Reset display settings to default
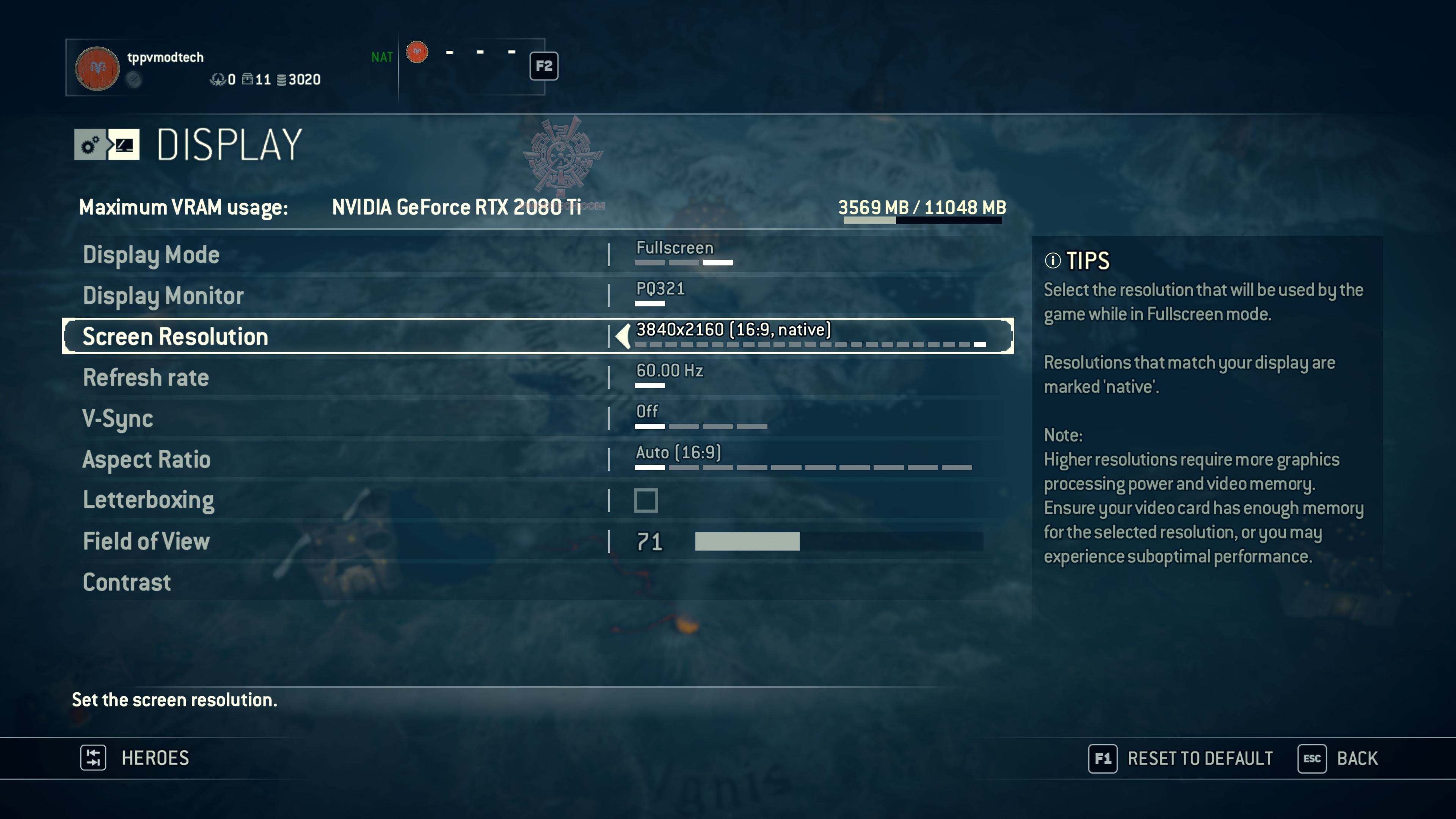Screen dimensions: 1456x819 pos(1181,758)
